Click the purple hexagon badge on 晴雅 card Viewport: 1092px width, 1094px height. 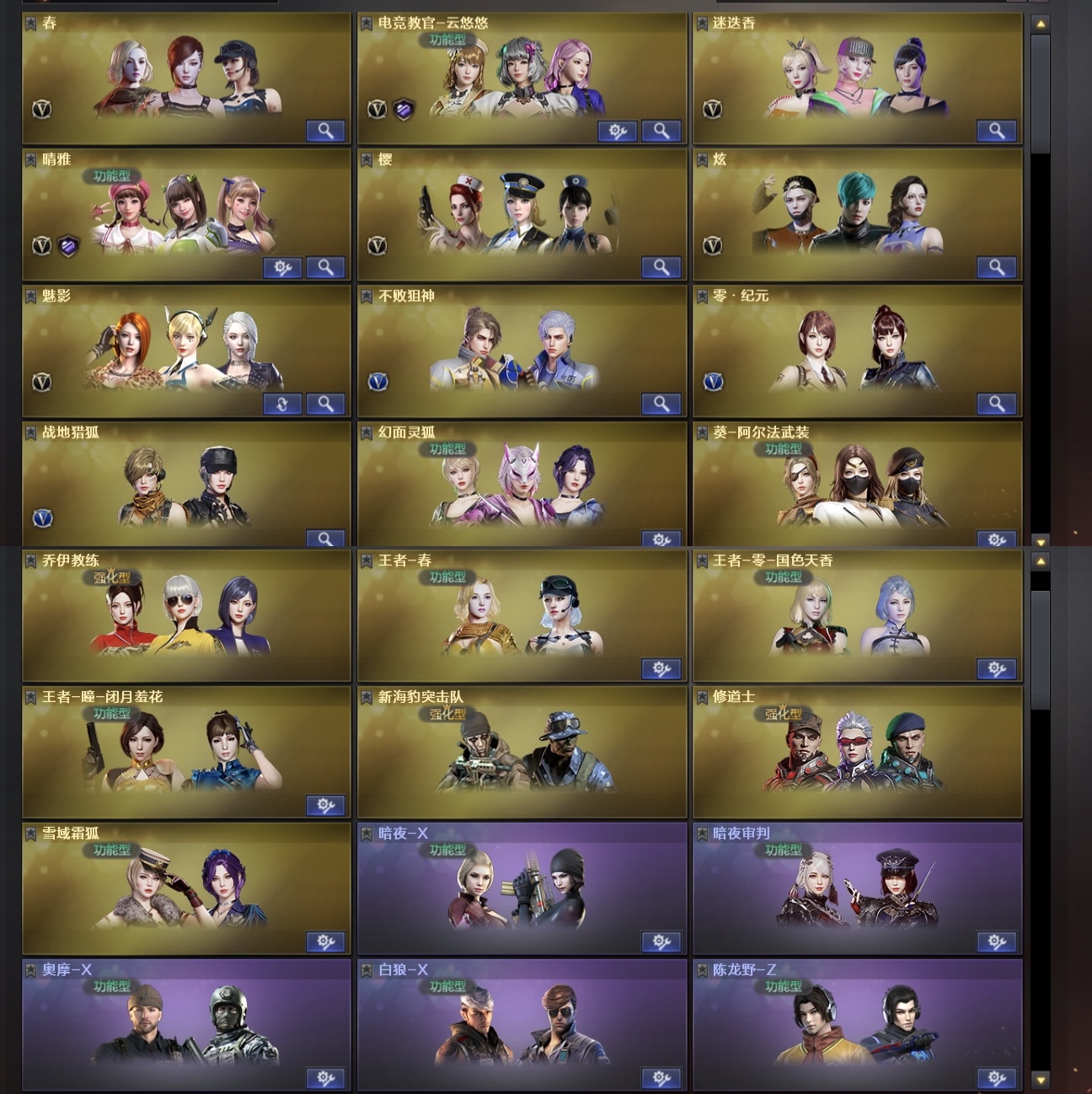tap(67, 244)
